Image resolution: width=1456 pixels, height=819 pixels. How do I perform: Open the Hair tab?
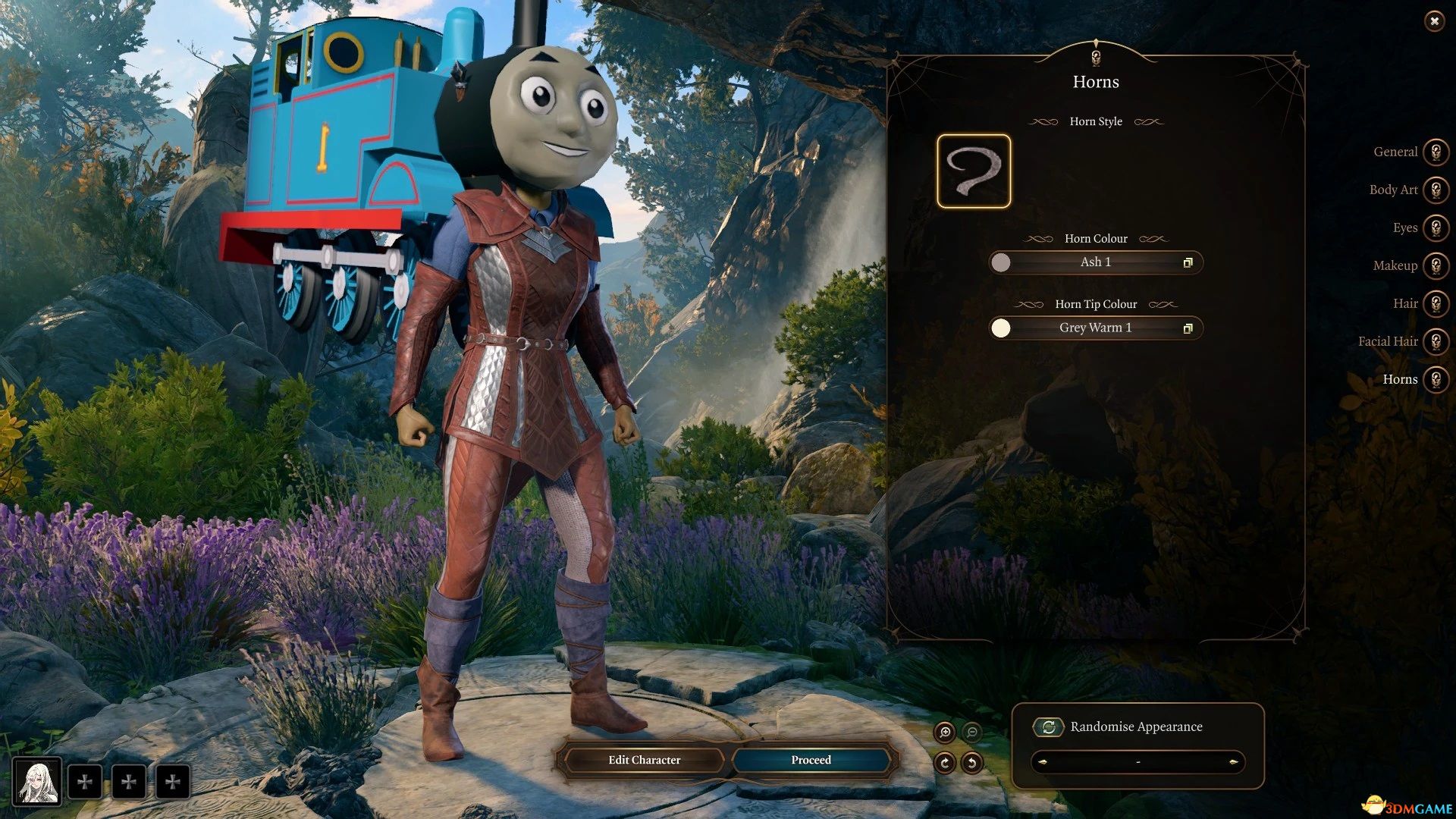click(x=1435, y=303)
